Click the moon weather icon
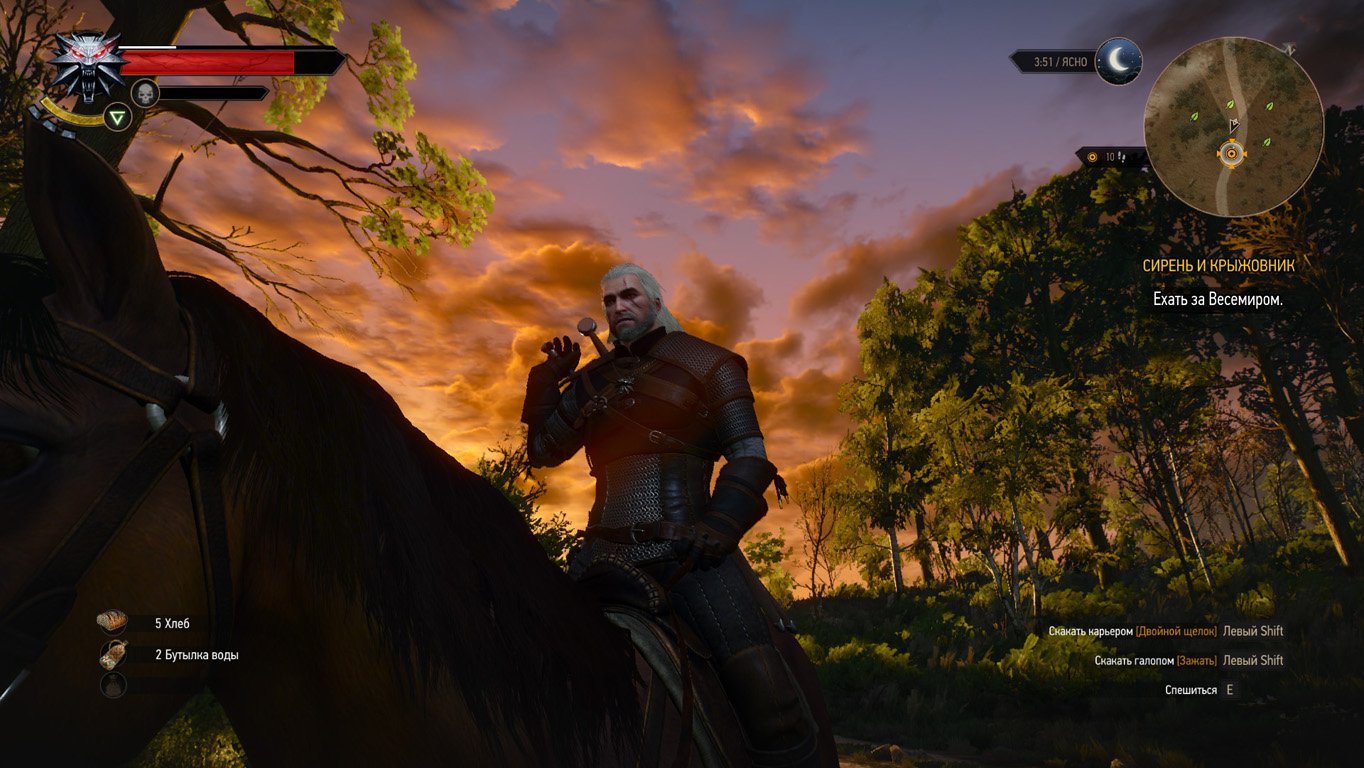This screenshot has height=768, width=1364. point(1119,59)
